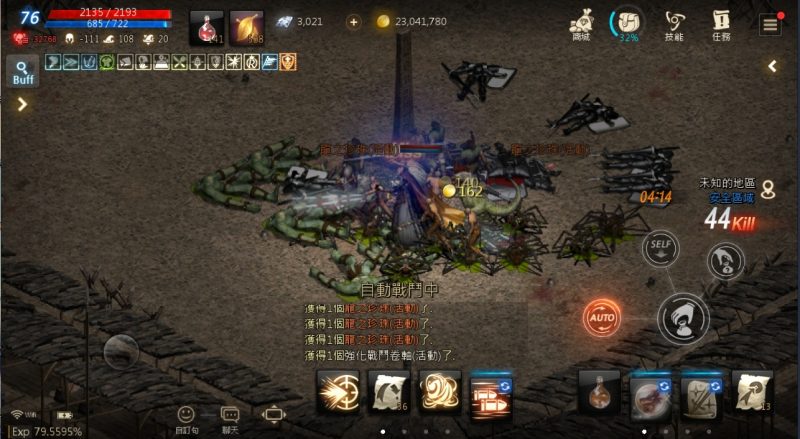Expand the left side panel arrow

point(21,103)
